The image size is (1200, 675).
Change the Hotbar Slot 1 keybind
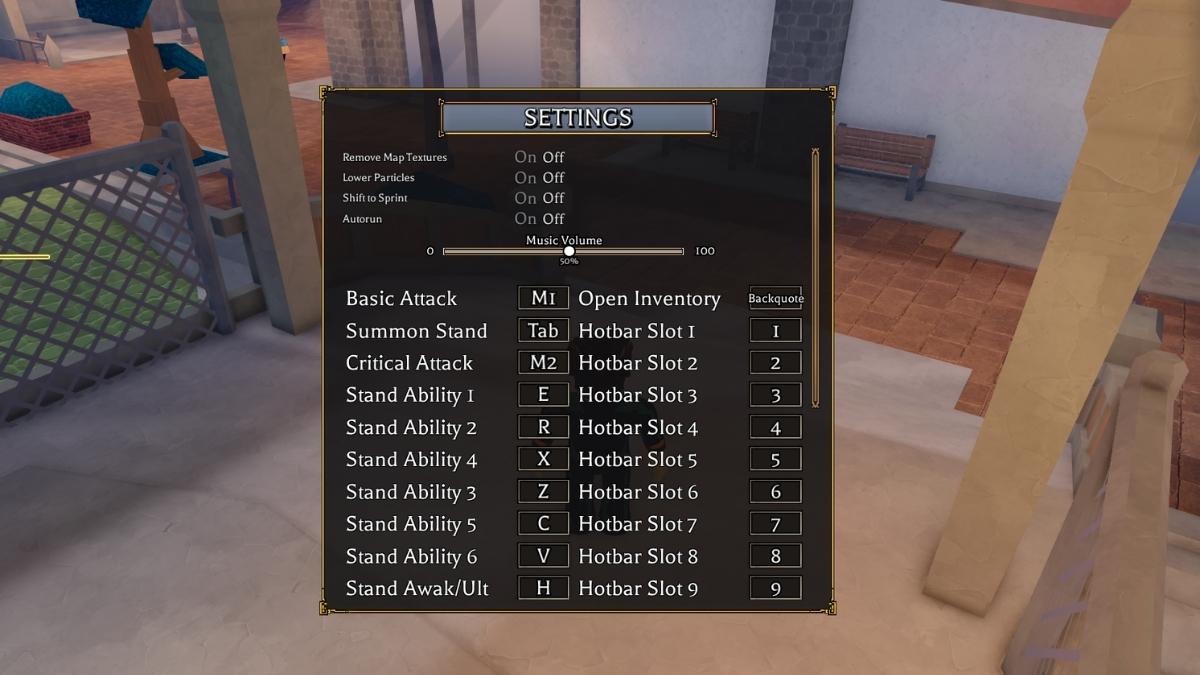775,331
